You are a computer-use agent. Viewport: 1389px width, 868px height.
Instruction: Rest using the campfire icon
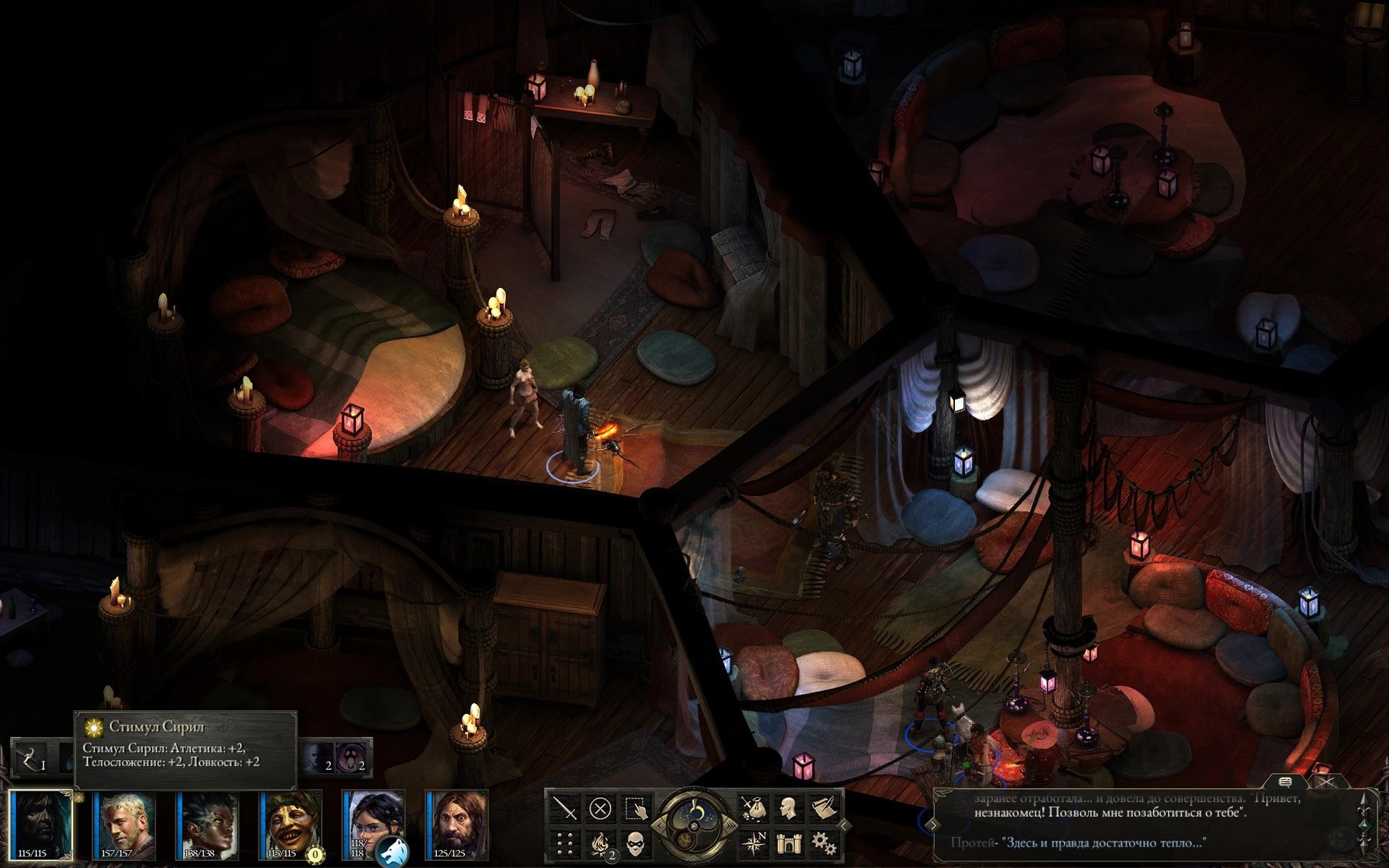tap(600, 844)
